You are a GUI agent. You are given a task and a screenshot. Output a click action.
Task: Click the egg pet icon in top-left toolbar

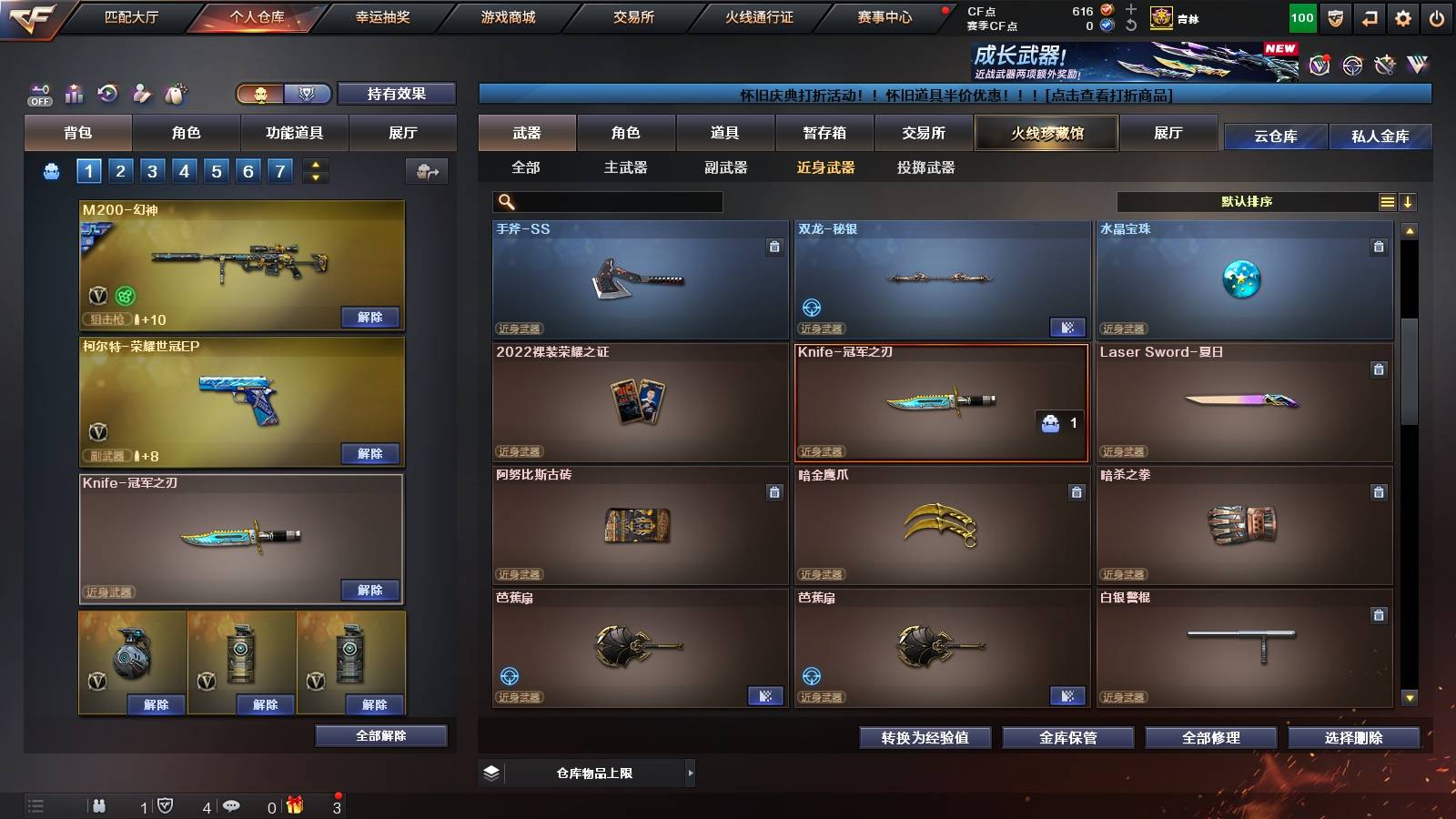(174, 93)
